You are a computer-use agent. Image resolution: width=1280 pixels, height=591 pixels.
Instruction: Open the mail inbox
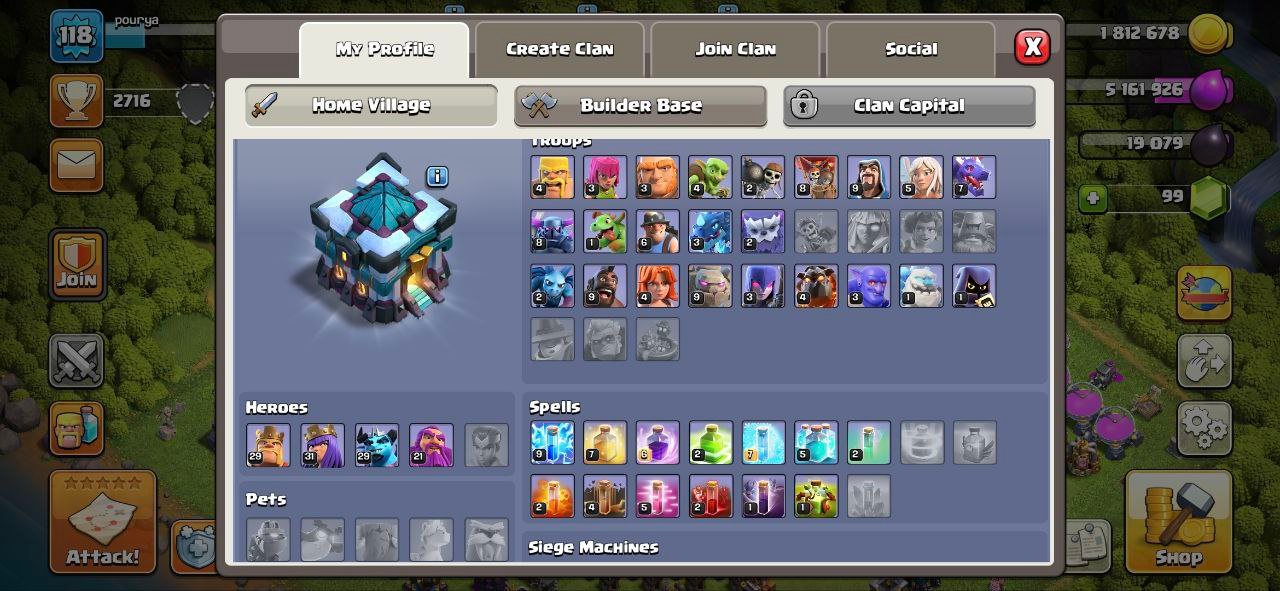tap(76, 165)
